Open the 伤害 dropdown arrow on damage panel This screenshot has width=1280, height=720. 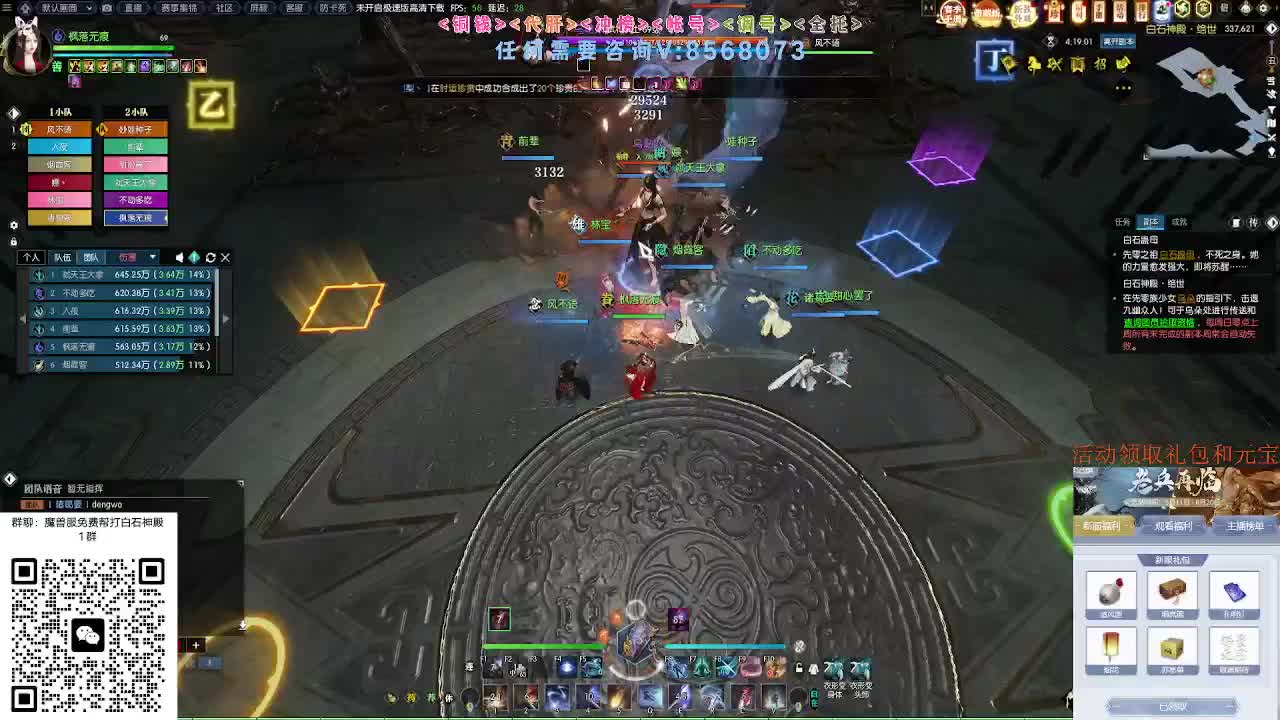point(151,257)
